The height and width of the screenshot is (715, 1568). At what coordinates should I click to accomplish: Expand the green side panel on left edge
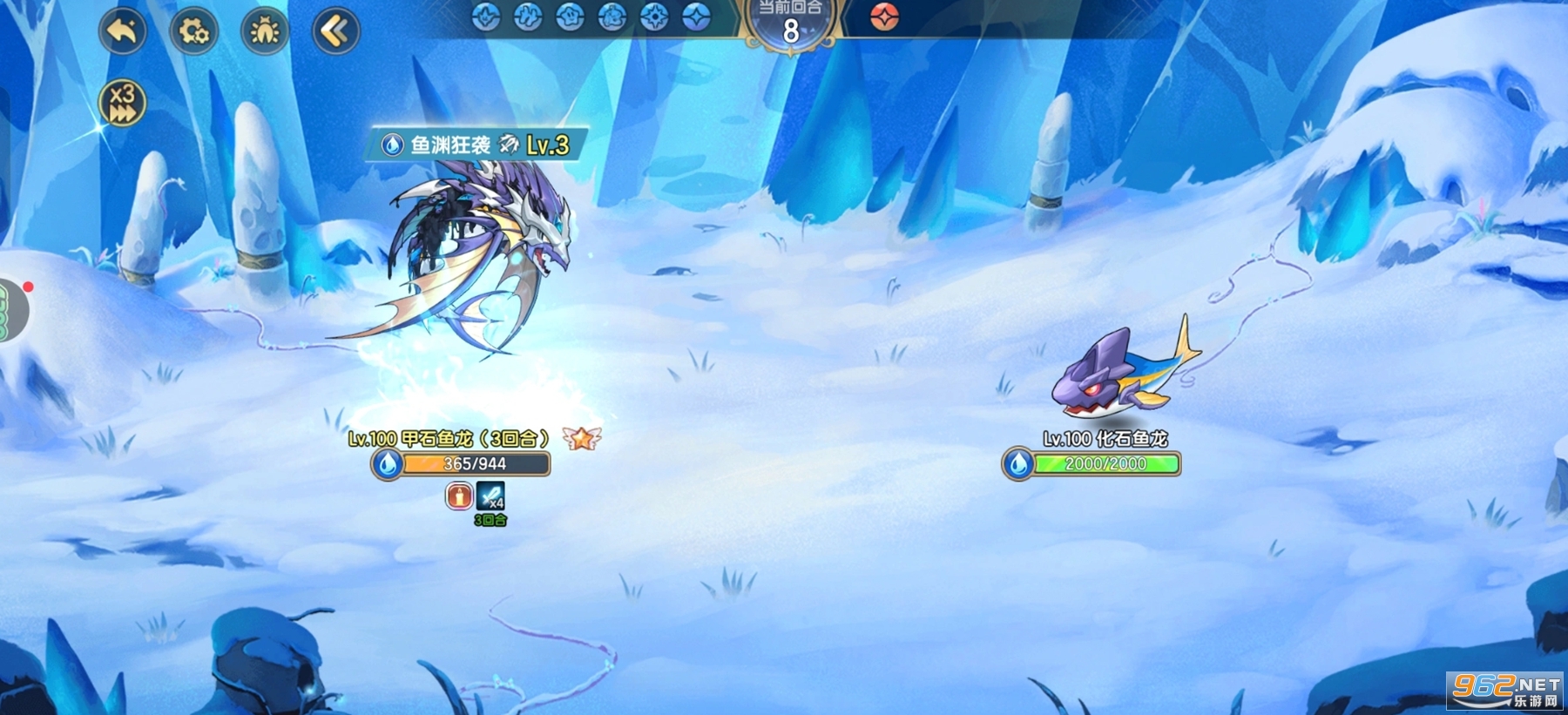pos(6,309)
